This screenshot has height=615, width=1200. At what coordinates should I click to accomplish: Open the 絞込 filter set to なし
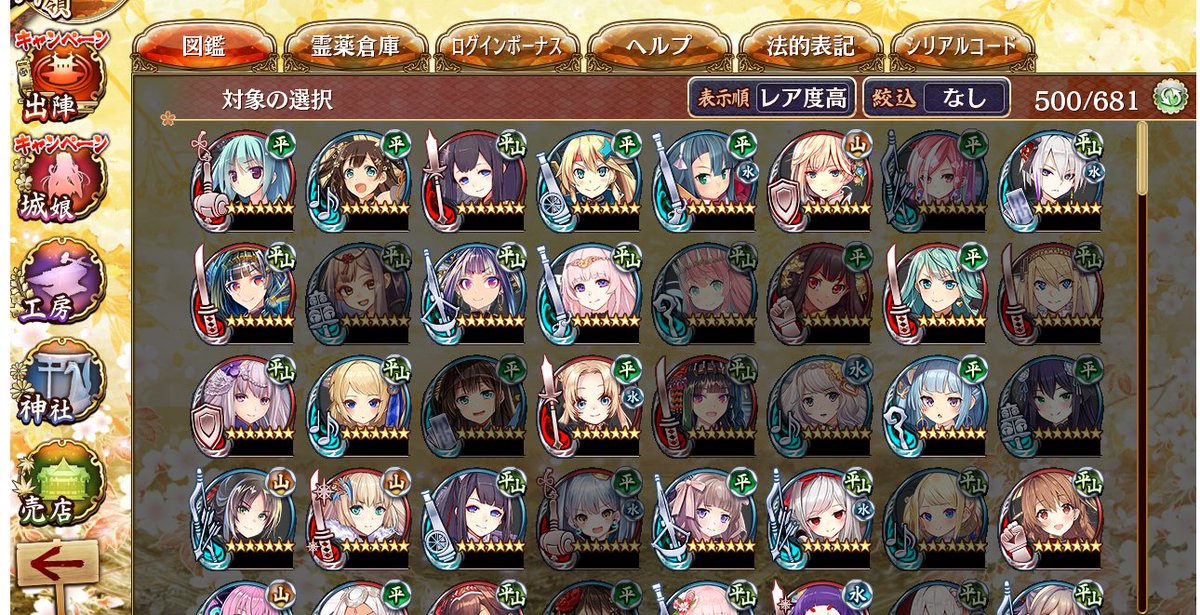(936, 98)
